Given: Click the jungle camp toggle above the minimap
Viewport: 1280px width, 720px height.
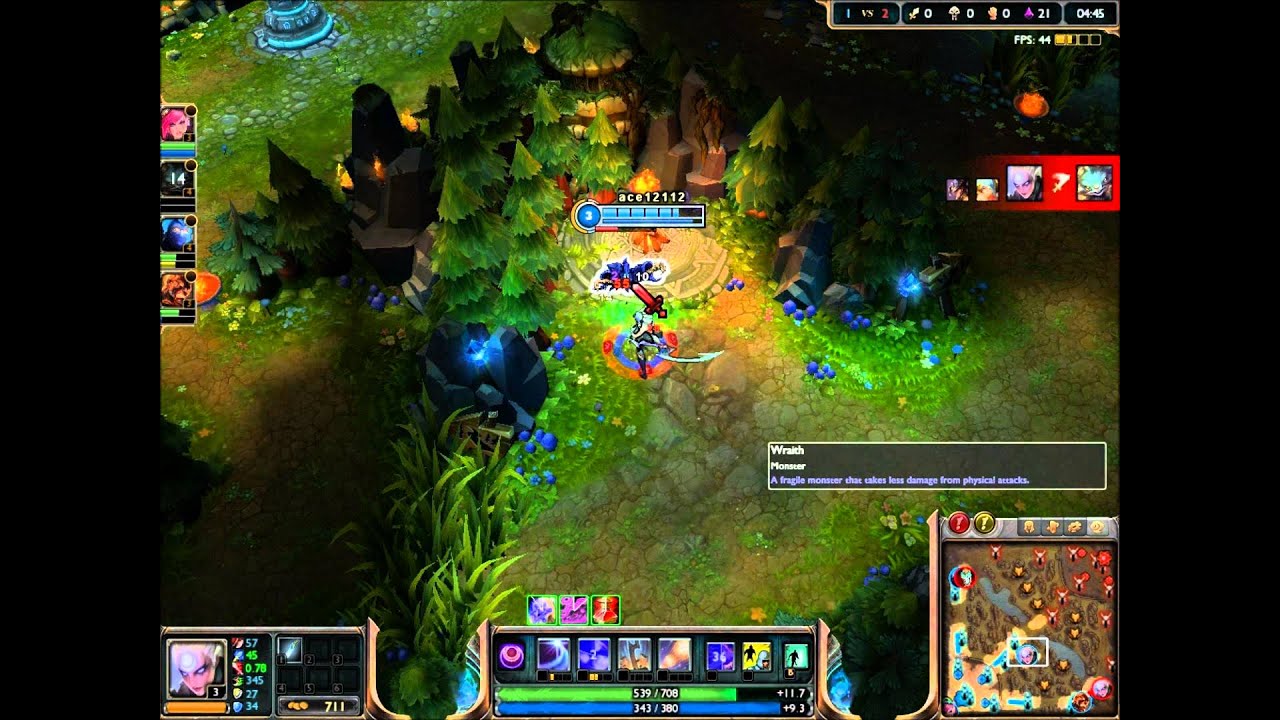Looking at the screenshot, I should [x=1074, y=526].
